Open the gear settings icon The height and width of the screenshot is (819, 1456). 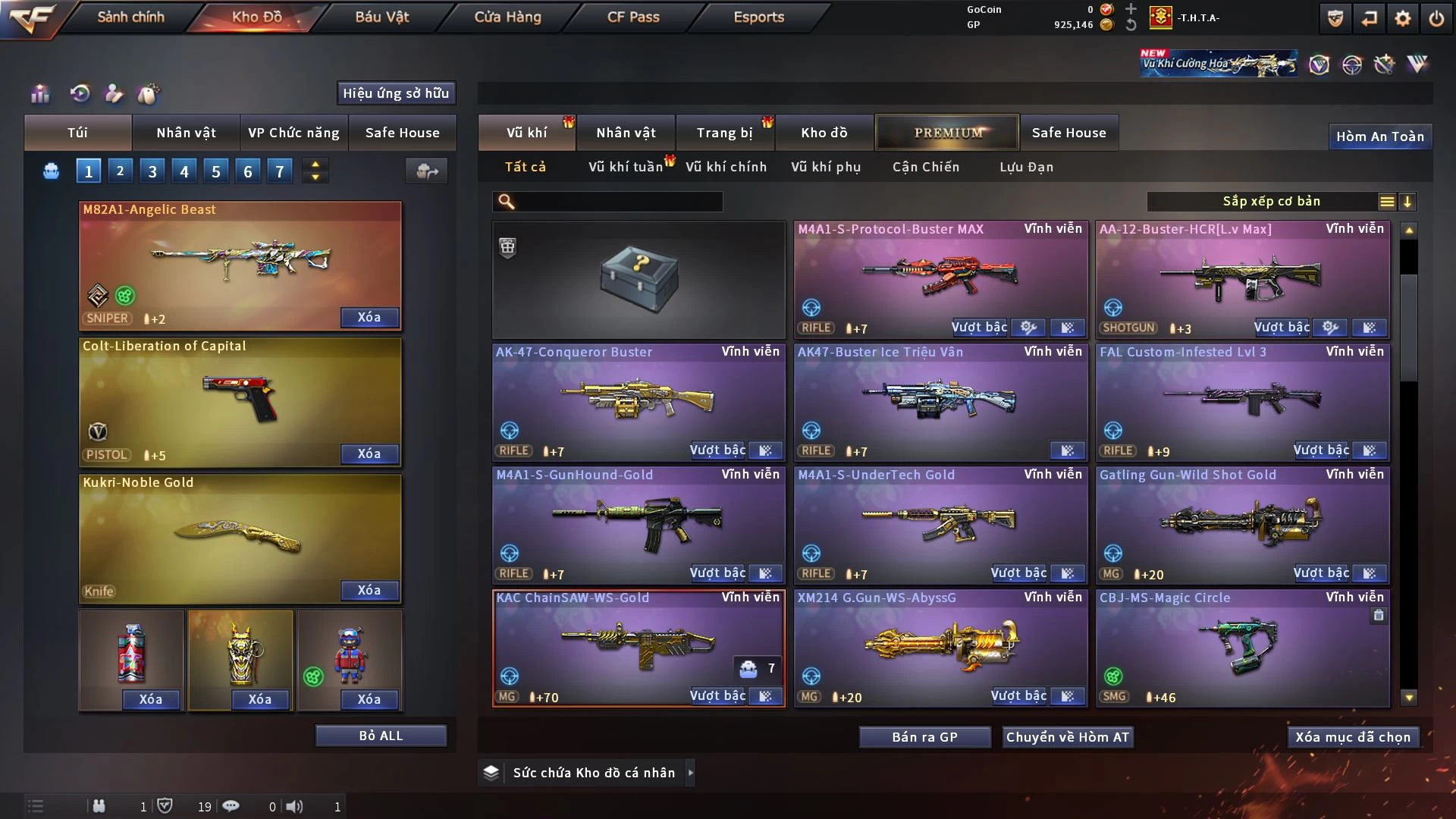point(1403,18)
